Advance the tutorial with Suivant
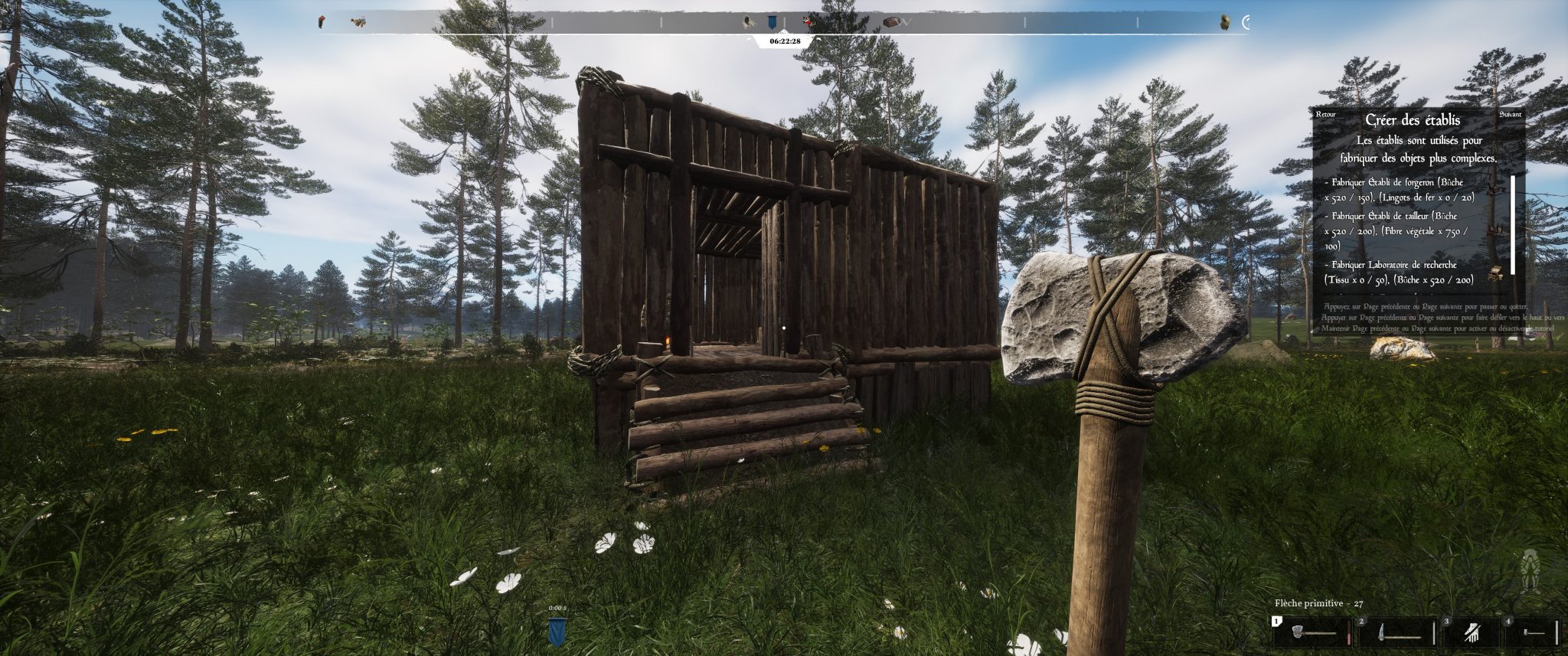 pos(1511,115)
